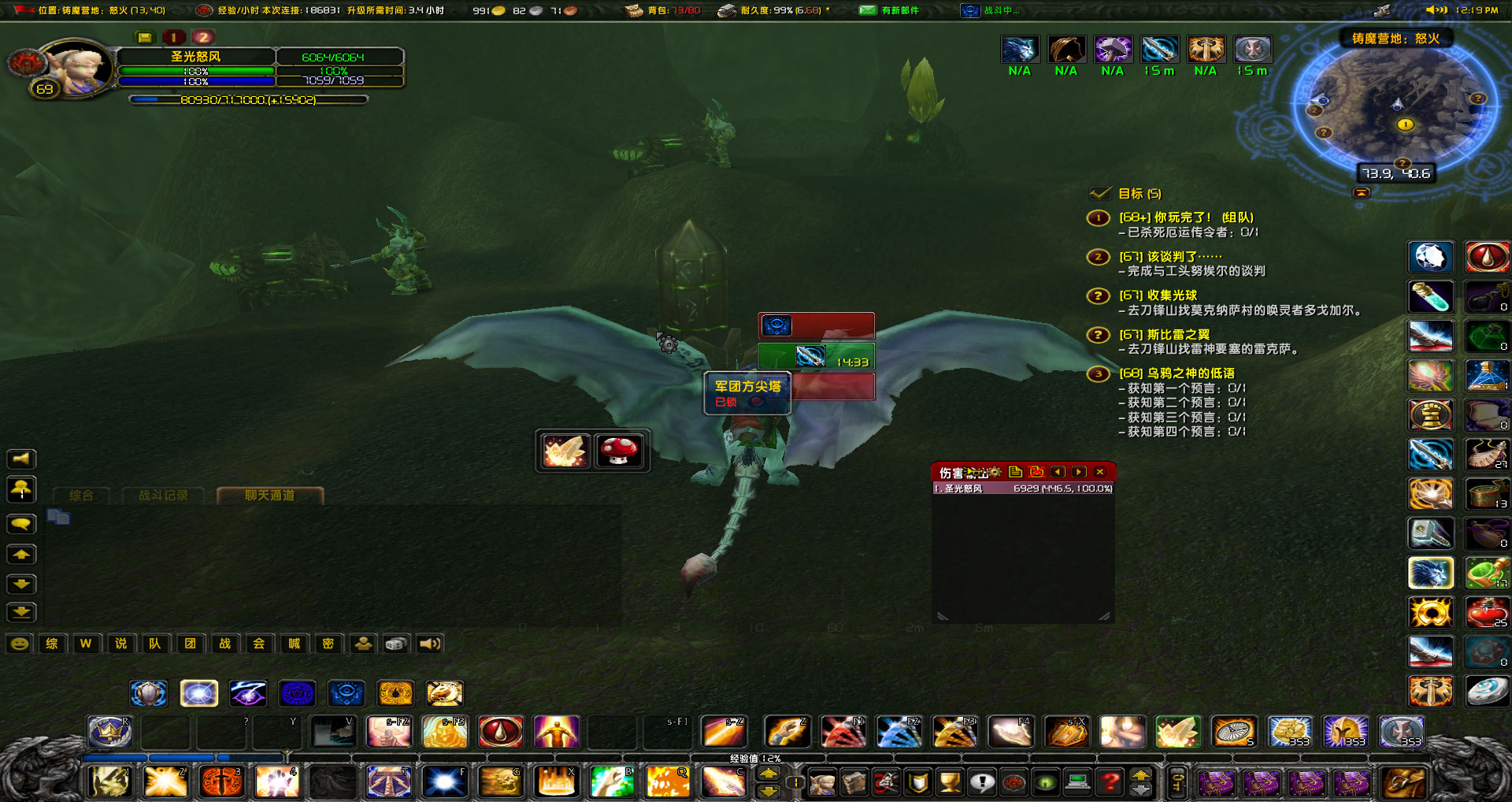Screen dimensions: 1512x802
Task: Expand quest 乌鸦之神的低语 via its number icon
Action: point(1098,374)
